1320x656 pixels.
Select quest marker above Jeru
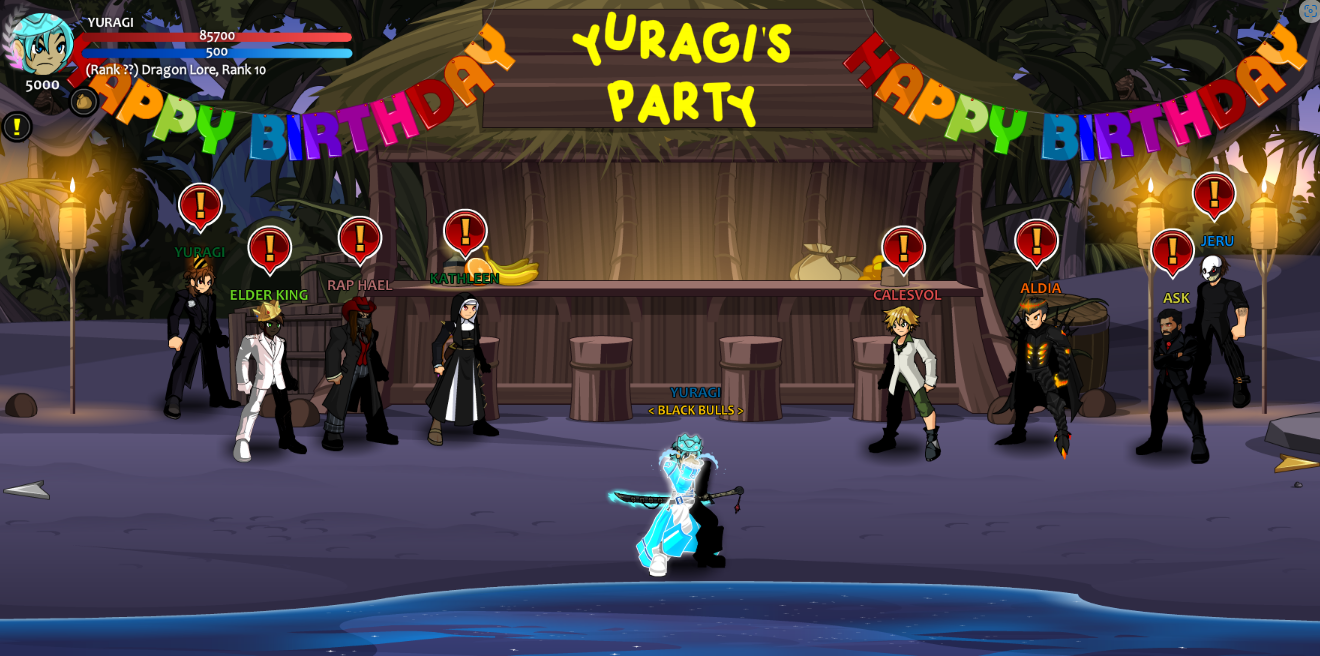(1214, 195)
